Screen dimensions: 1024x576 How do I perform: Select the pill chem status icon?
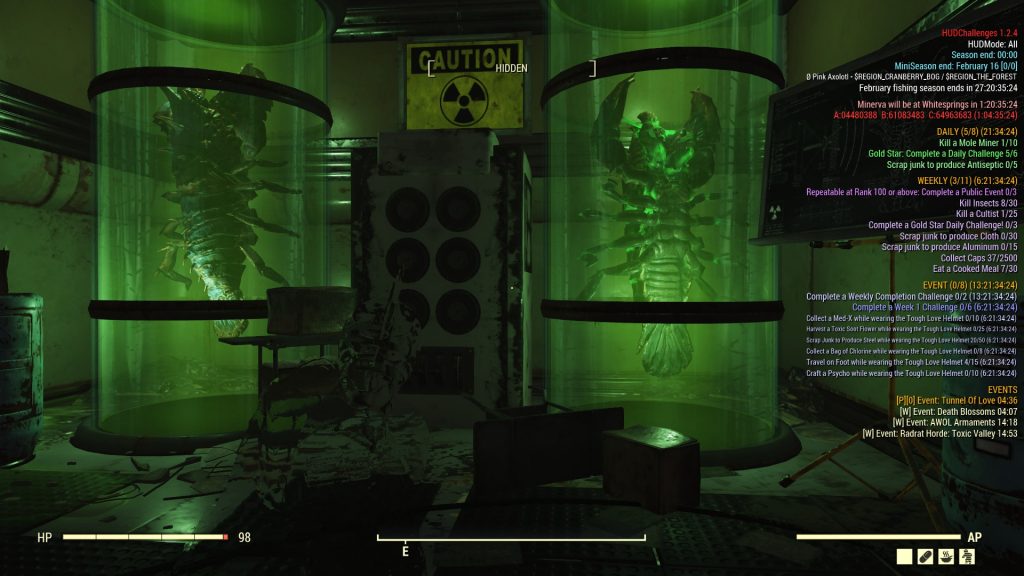tap(926, 557)
